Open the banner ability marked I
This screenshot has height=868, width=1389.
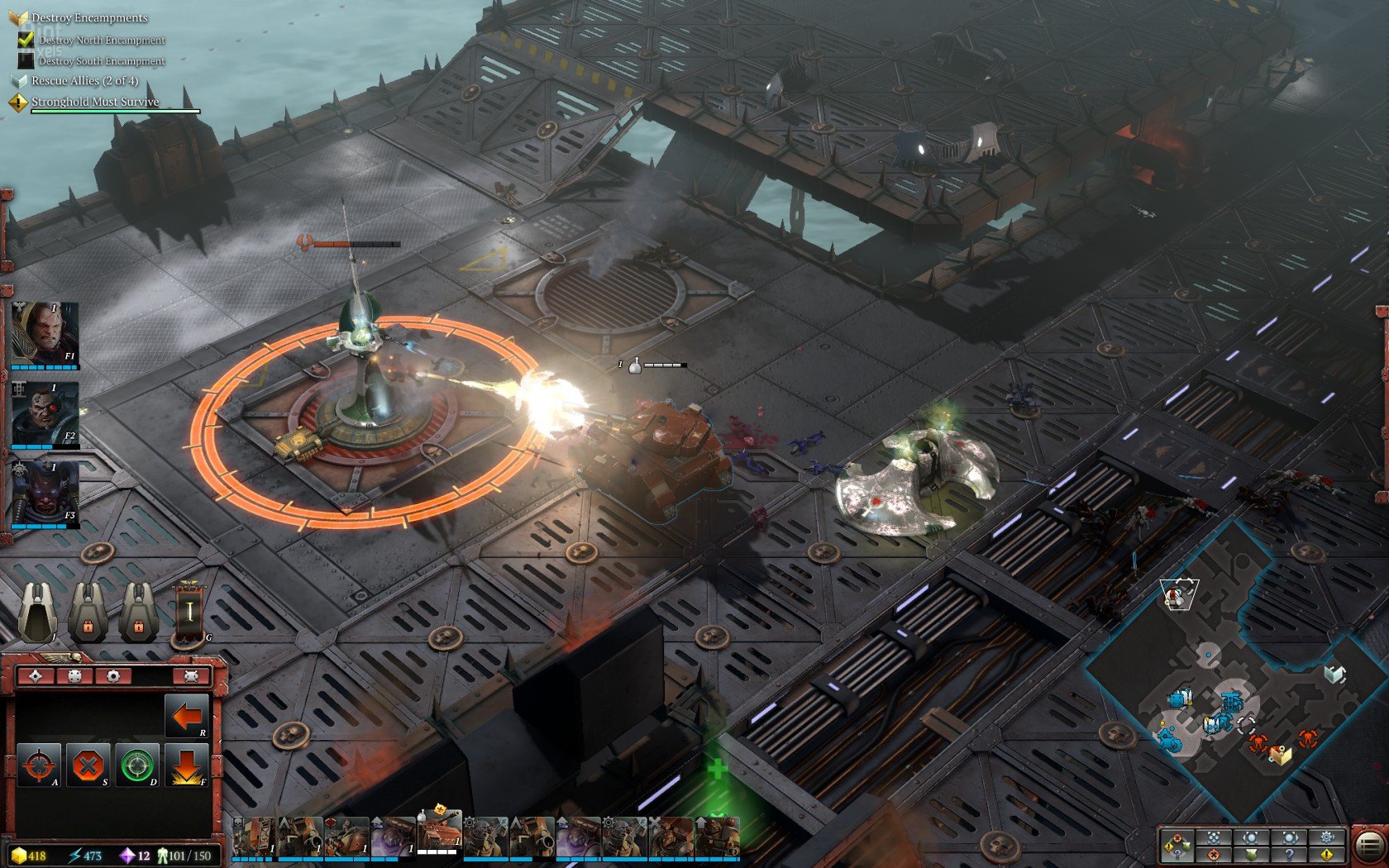coord(189,612)
